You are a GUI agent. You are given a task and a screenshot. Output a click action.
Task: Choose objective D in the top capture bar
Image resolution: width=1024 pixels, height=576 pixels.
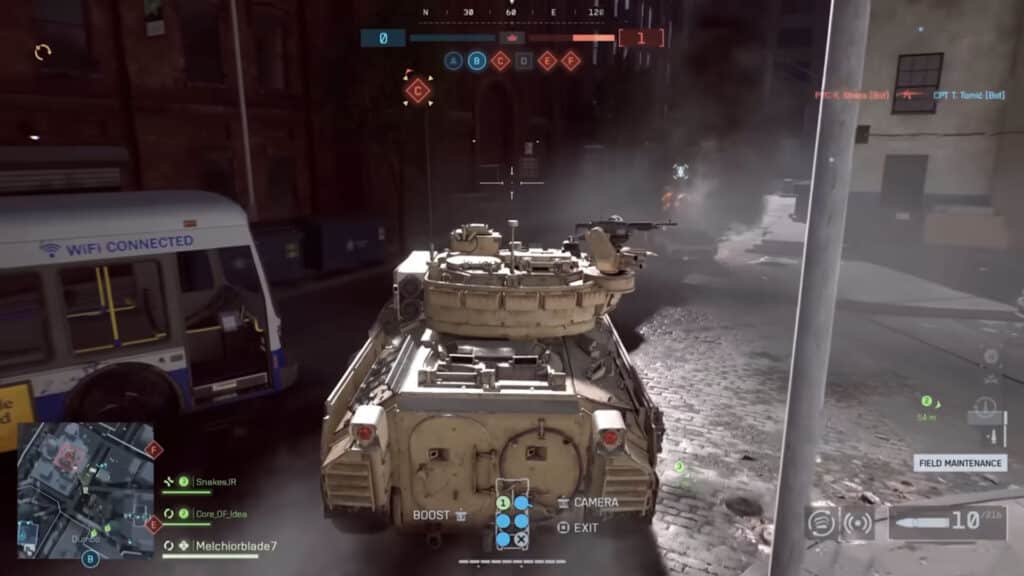[524, 61]
